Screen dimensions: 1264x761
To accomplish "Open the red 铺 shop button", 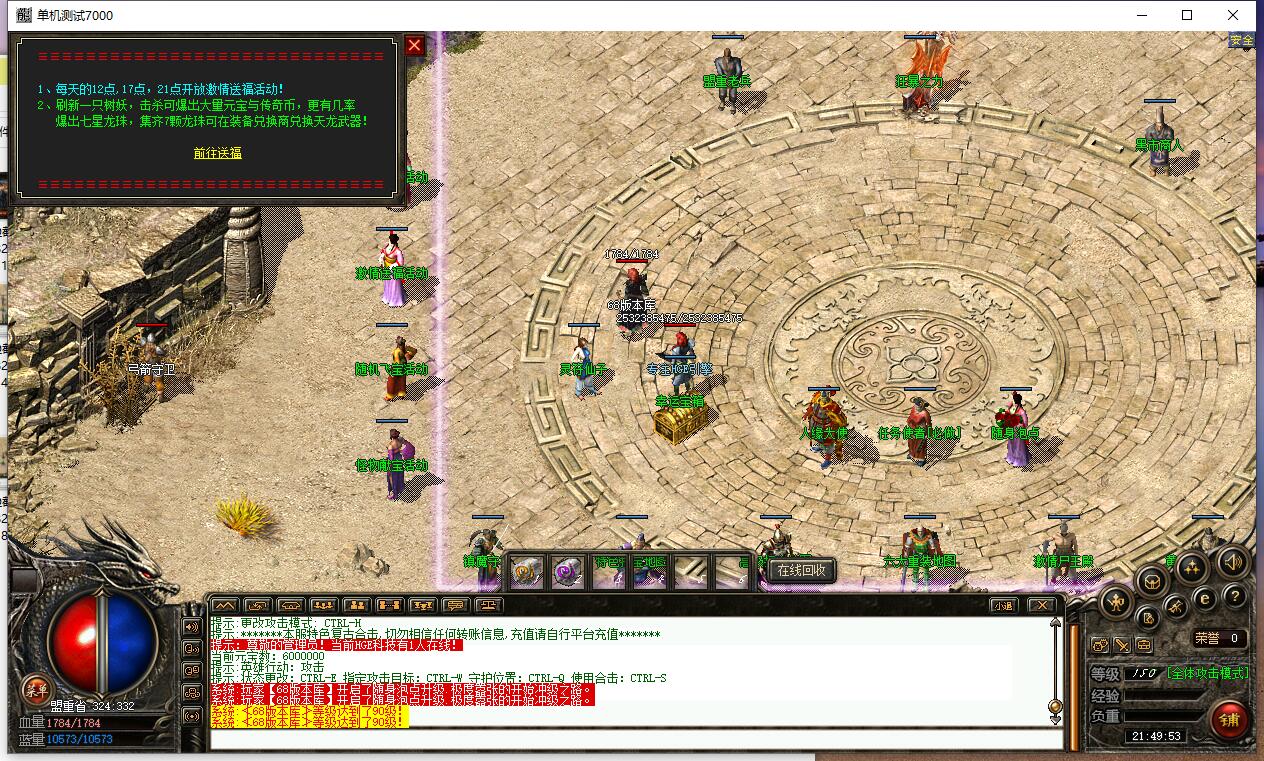I will point(1229,719).
